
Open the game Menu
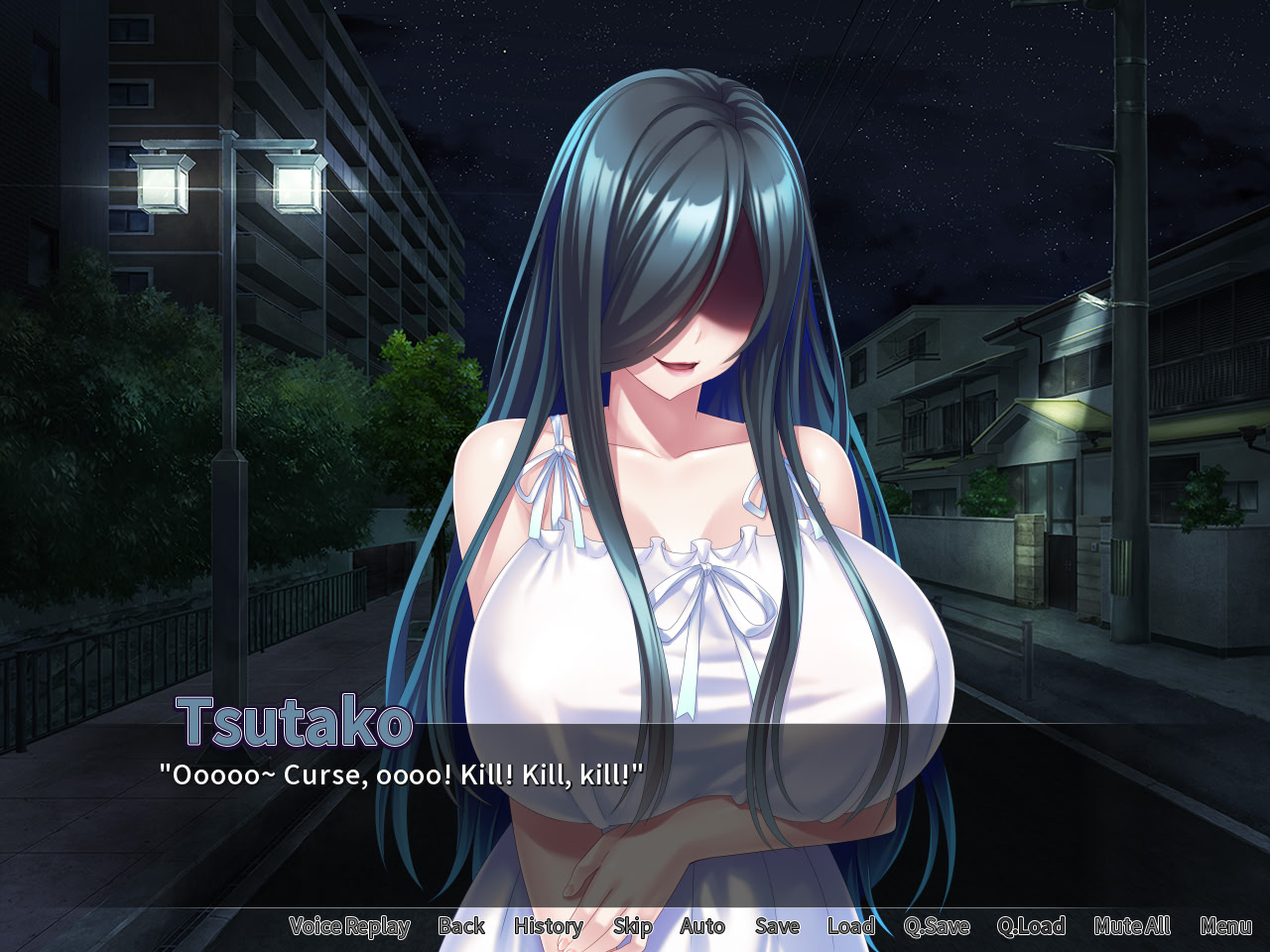tap(1225, 926)
